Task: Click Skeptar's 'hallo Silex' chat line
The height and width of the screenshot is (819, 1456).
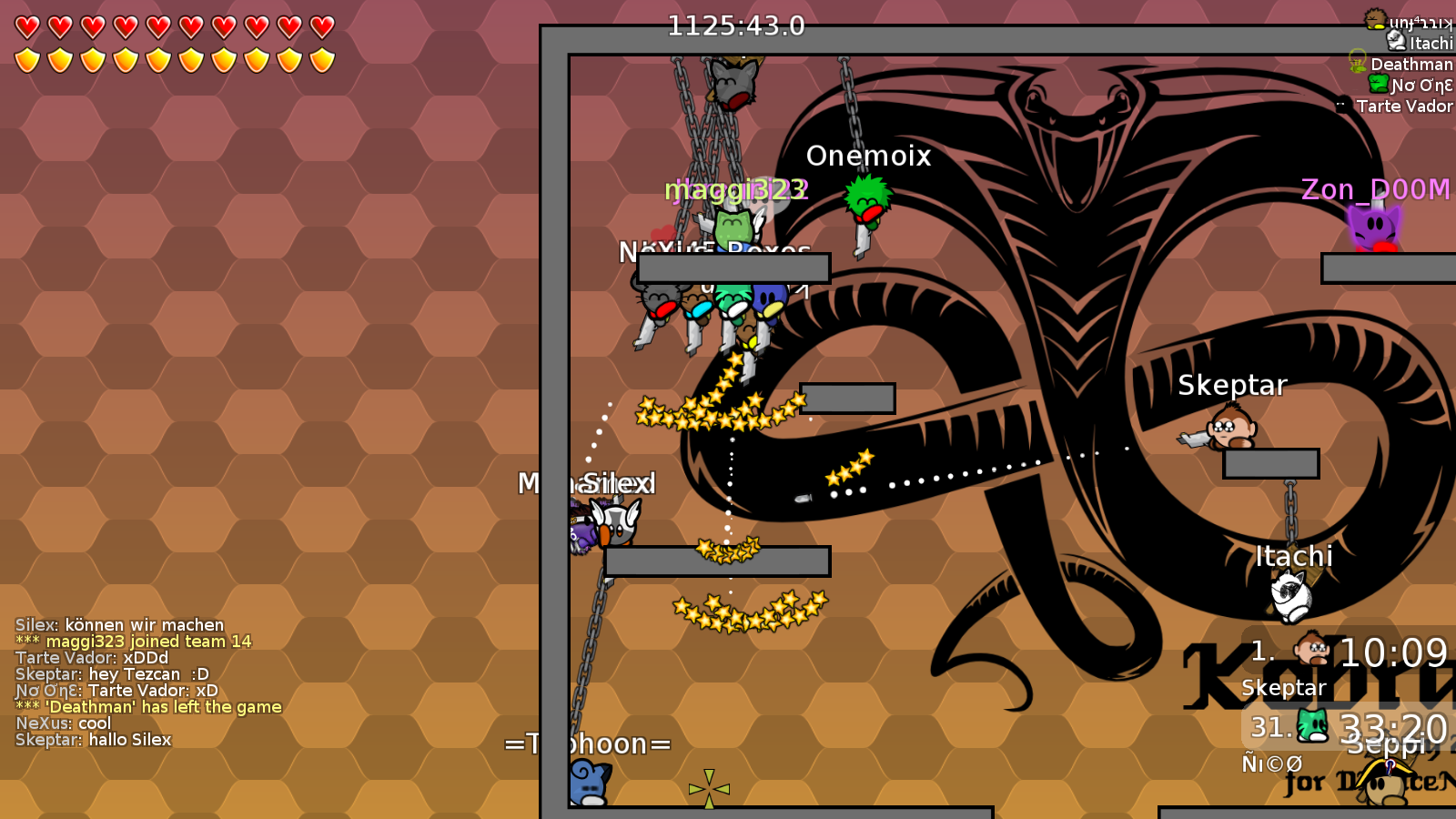Action: point(94,740)
